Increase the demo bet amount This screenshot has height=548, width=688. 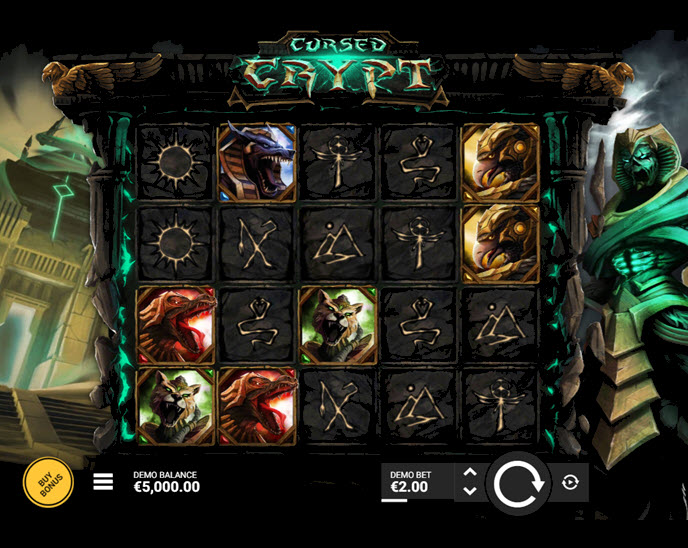(470, 472)
